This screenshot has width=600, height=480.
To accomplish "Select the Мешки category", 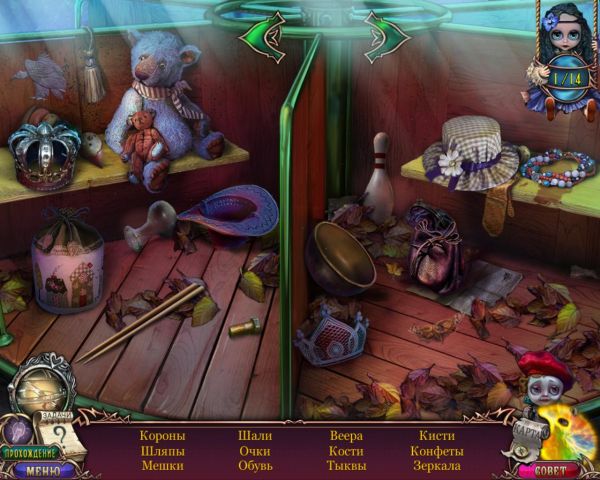I will pyautogui.click(x=163, y=466).
